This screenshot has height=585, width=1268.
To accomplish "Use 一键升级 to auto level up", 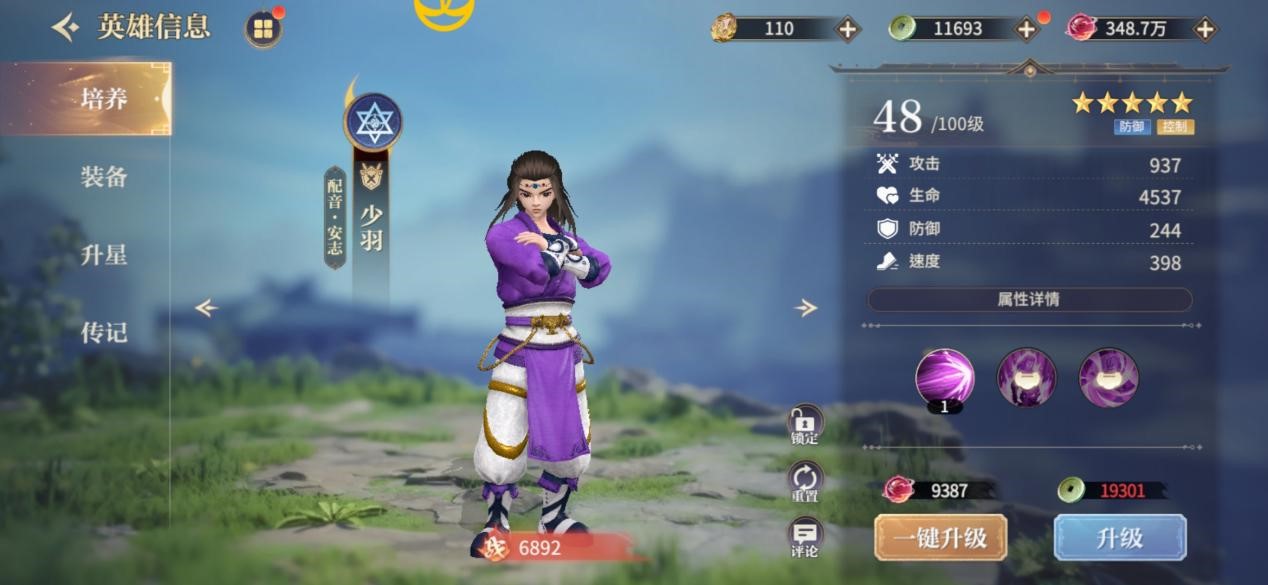I will click(940, 538).
